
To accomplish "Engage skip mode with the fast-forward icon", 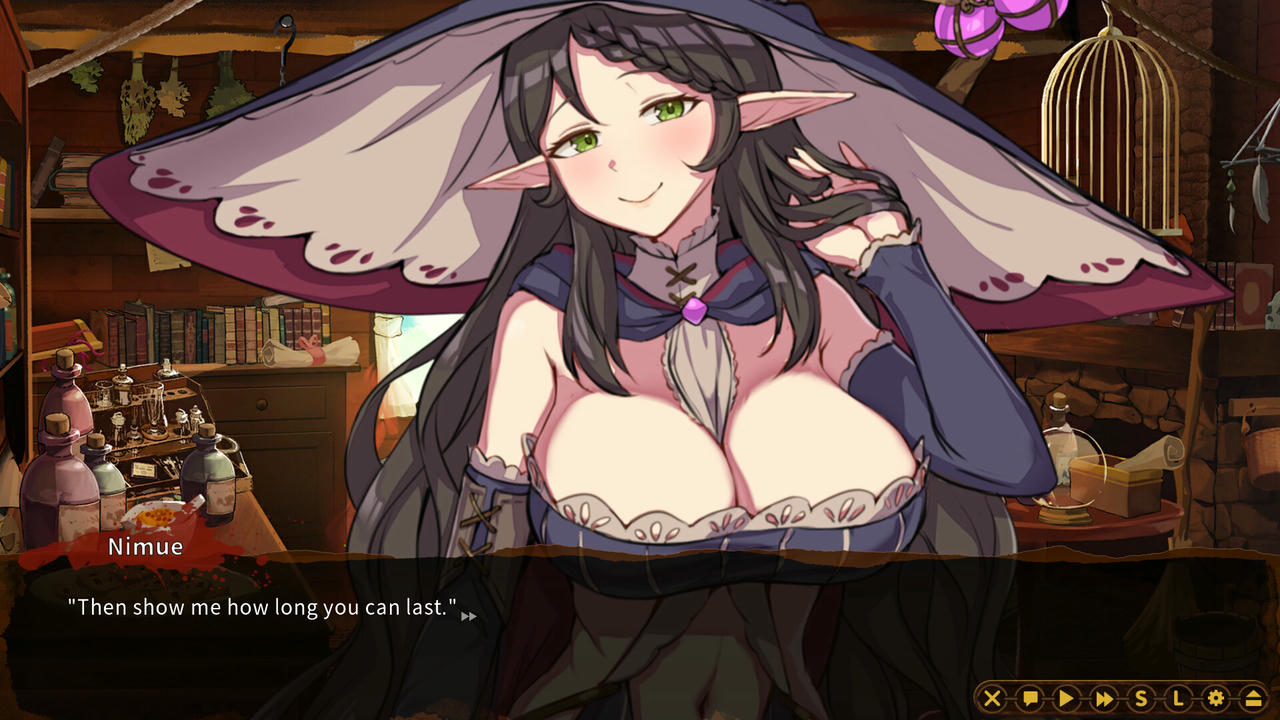I will pos(1104,698).
